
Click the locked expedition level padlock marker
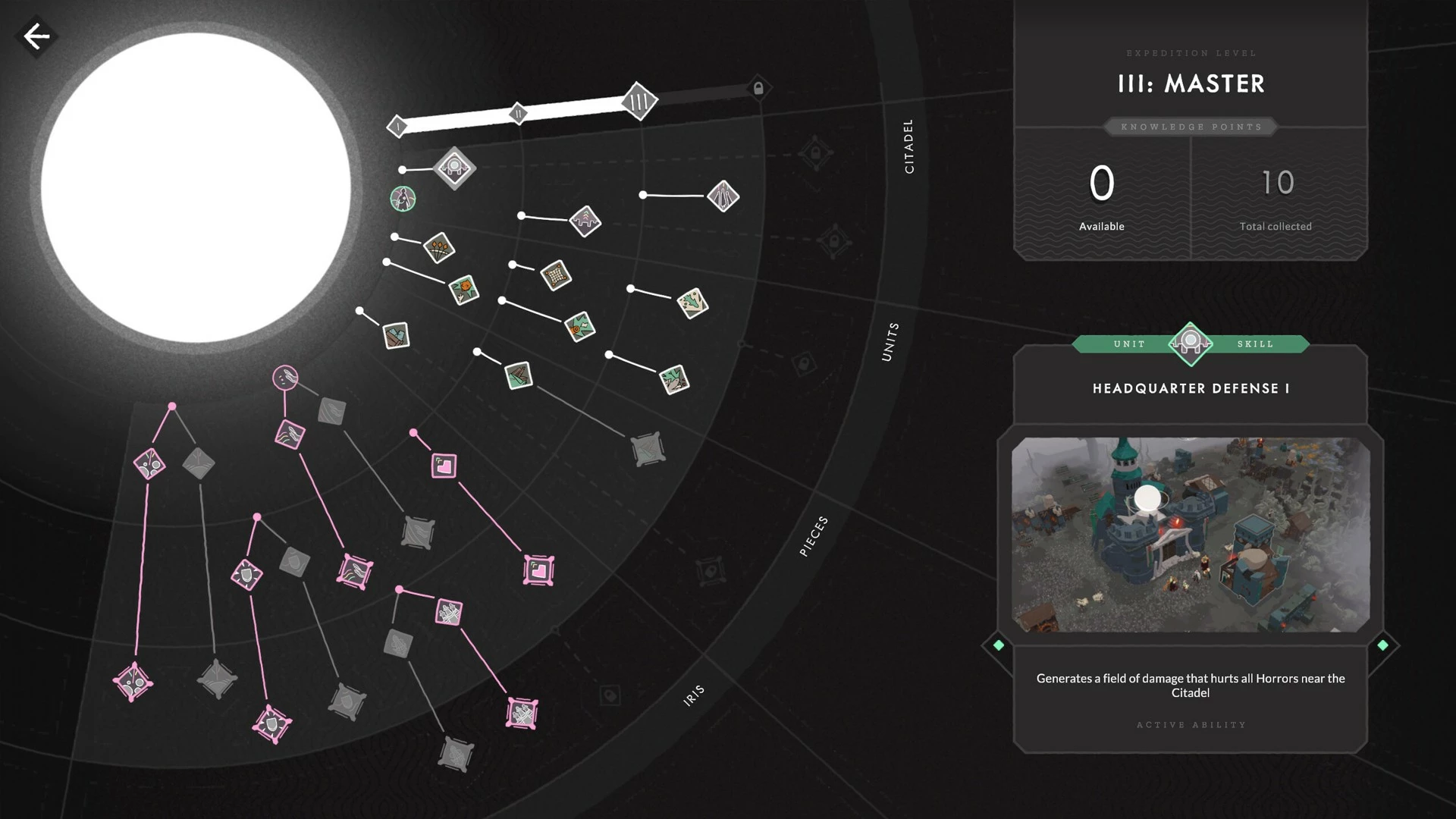pos(758,88)
